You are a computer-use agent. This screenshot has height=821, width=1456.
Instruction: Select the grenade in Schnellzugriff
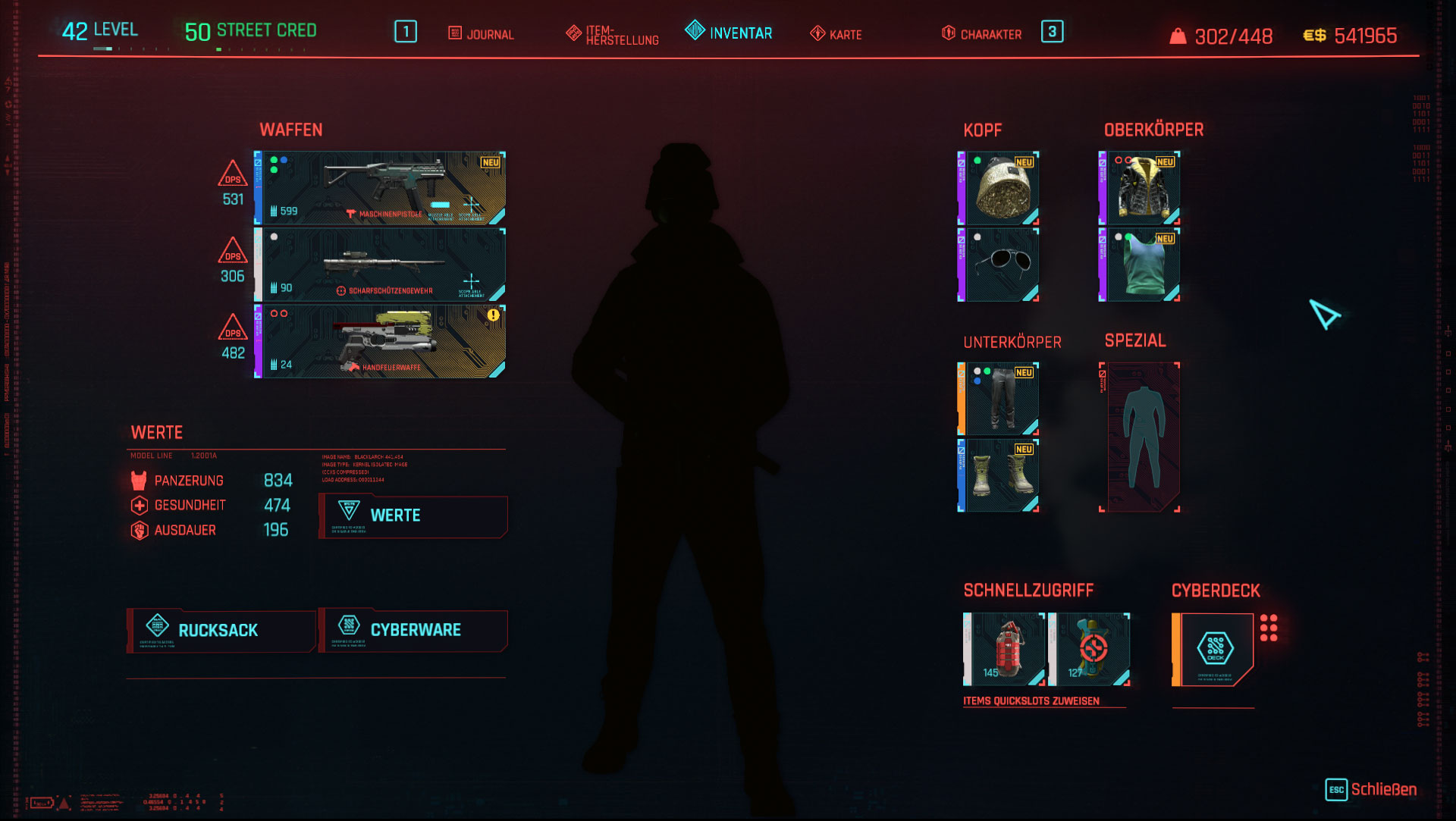[1005, 648]
